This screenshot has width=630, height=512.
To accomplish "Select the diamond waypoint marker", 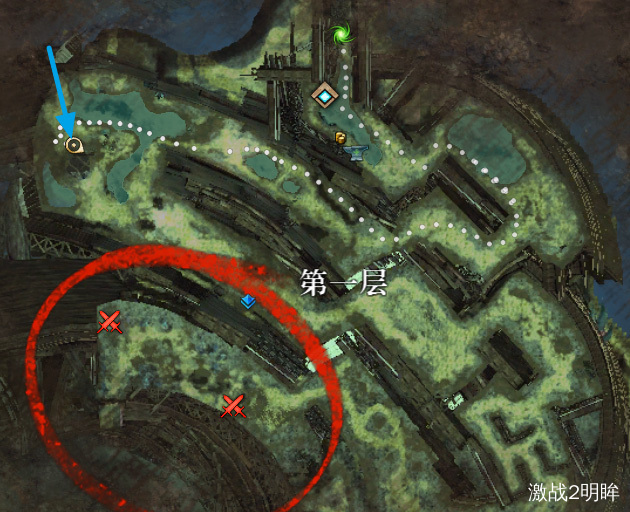I will coord(325,96).
